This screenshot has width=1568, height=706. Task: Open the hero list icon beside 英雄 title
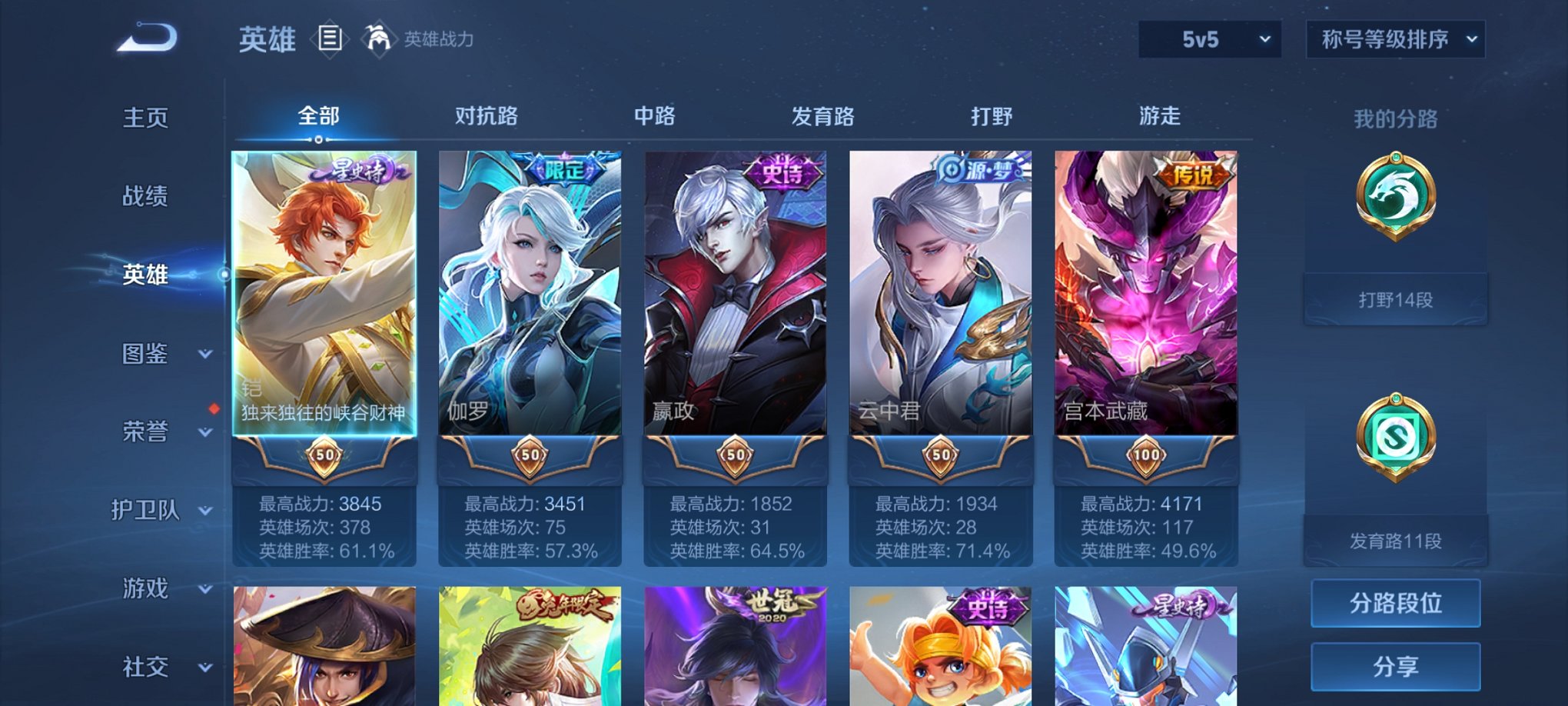tap(331, 38)
